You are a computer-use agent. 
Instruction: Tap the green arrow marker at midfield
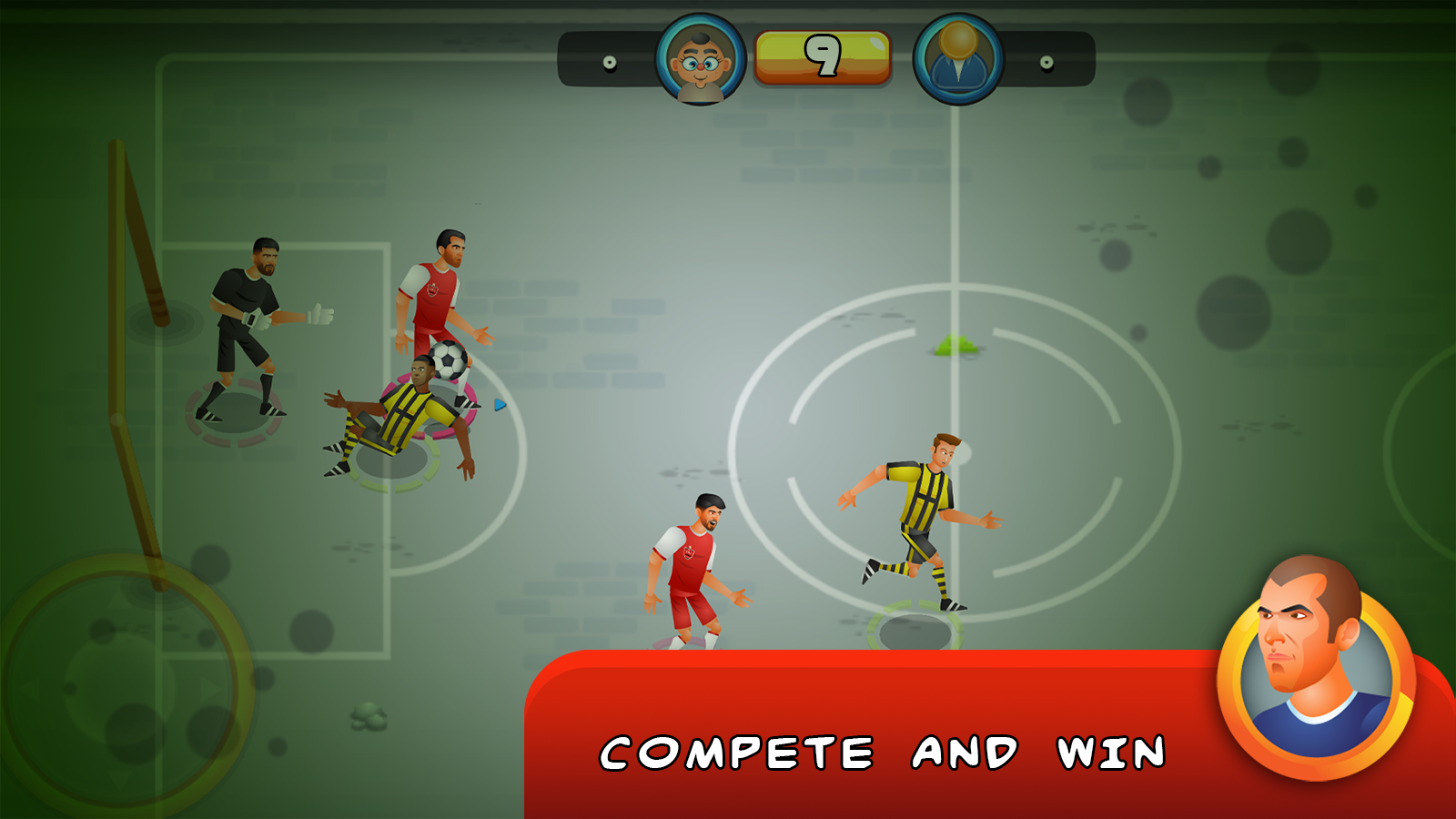[x=955, y=344]
